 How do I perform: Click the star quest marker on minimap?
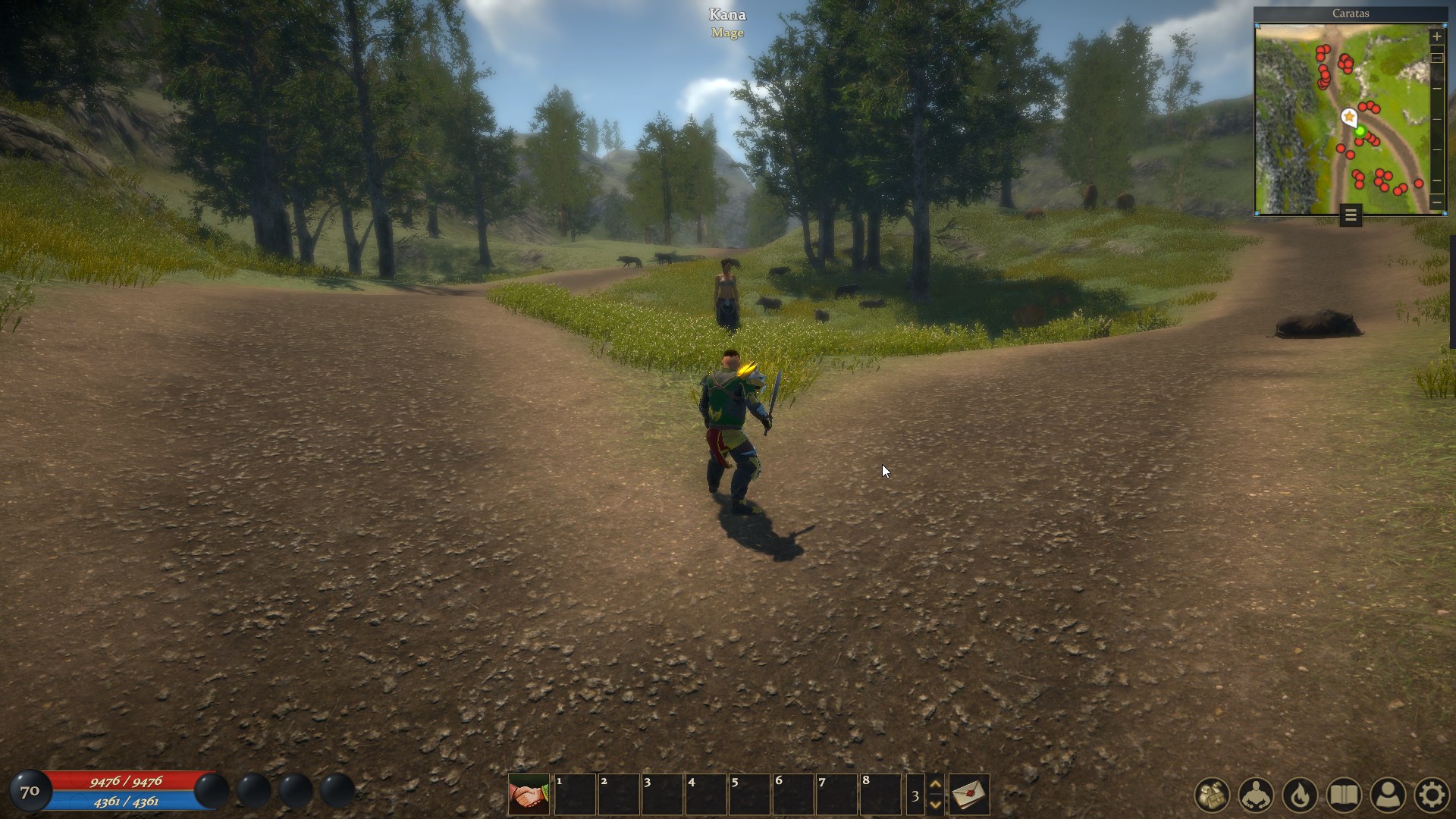[1349, 117]
